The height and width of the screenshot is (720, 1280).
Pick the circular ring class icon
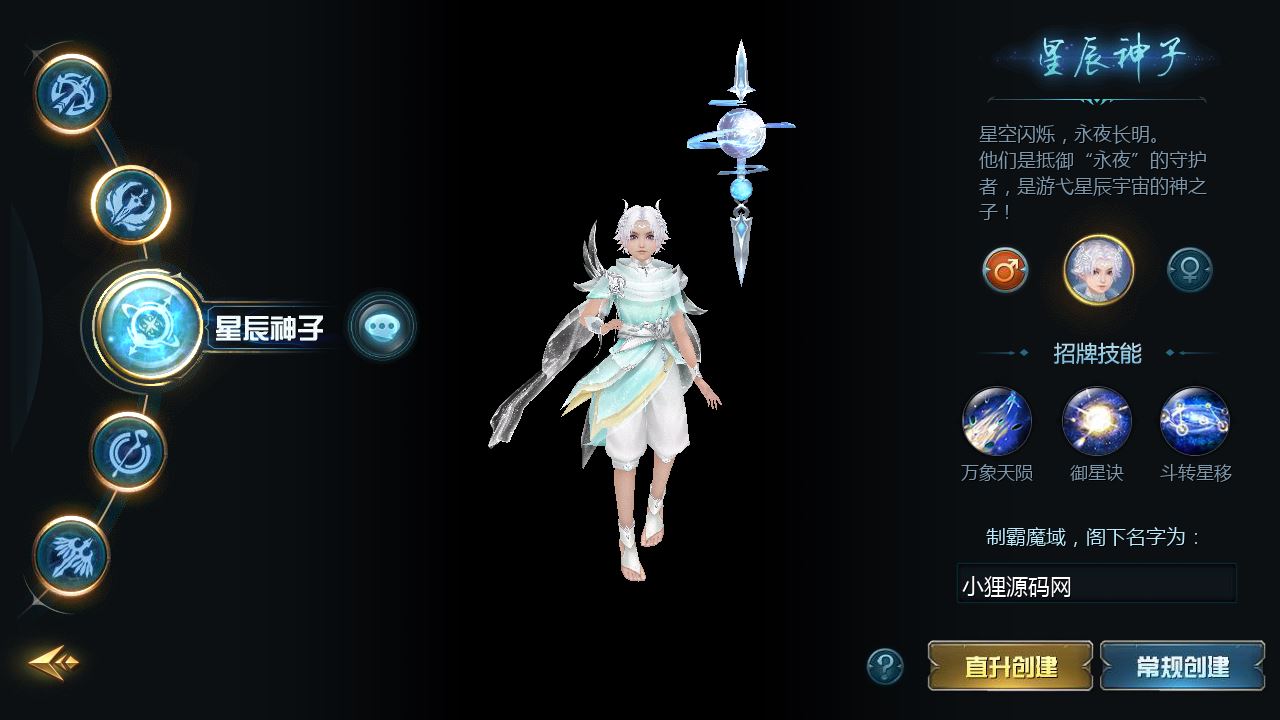tap(129, 451)
